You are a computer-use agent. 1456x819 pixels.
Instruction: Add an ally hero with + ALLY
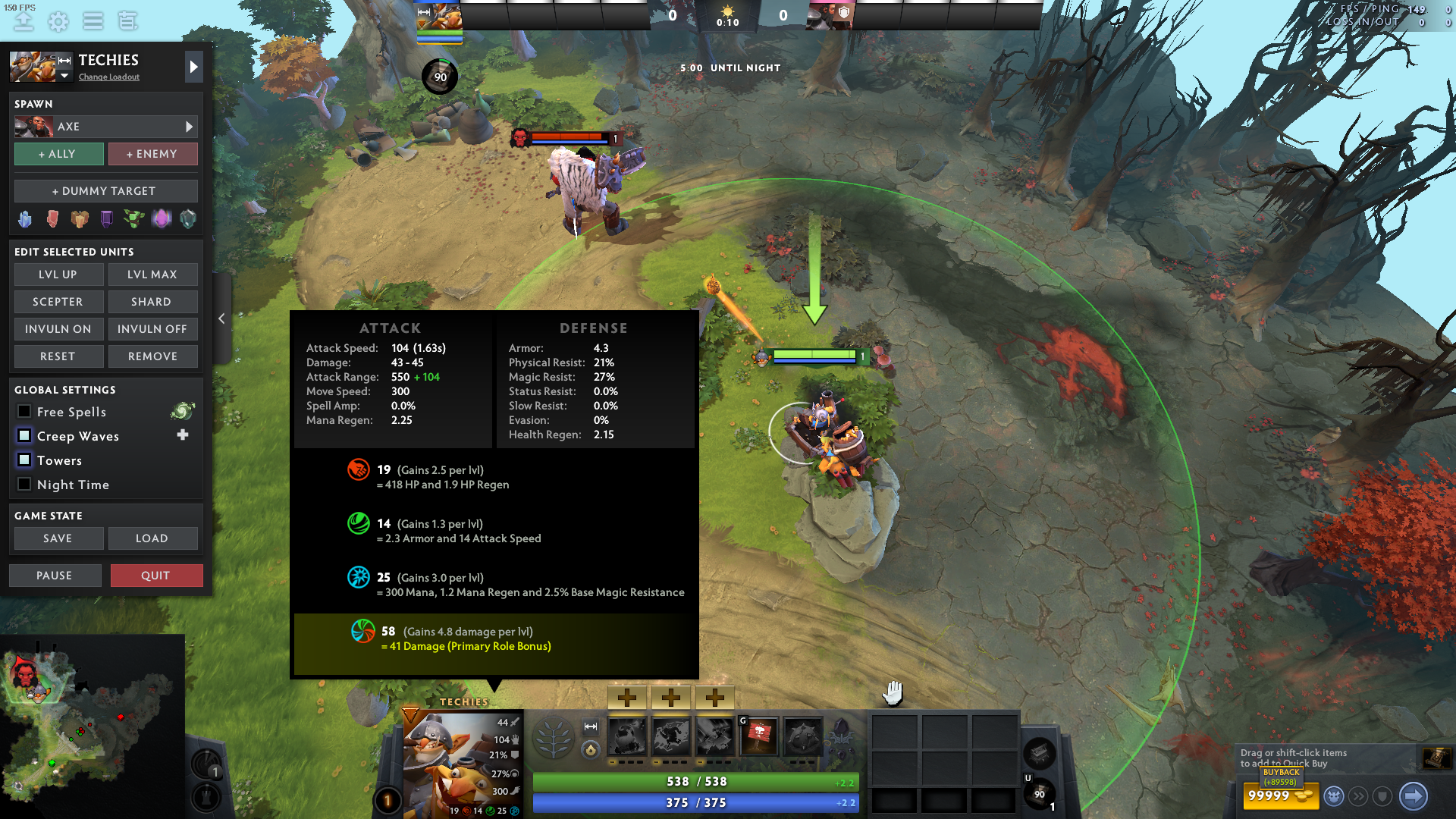click(x=58, y=154)
